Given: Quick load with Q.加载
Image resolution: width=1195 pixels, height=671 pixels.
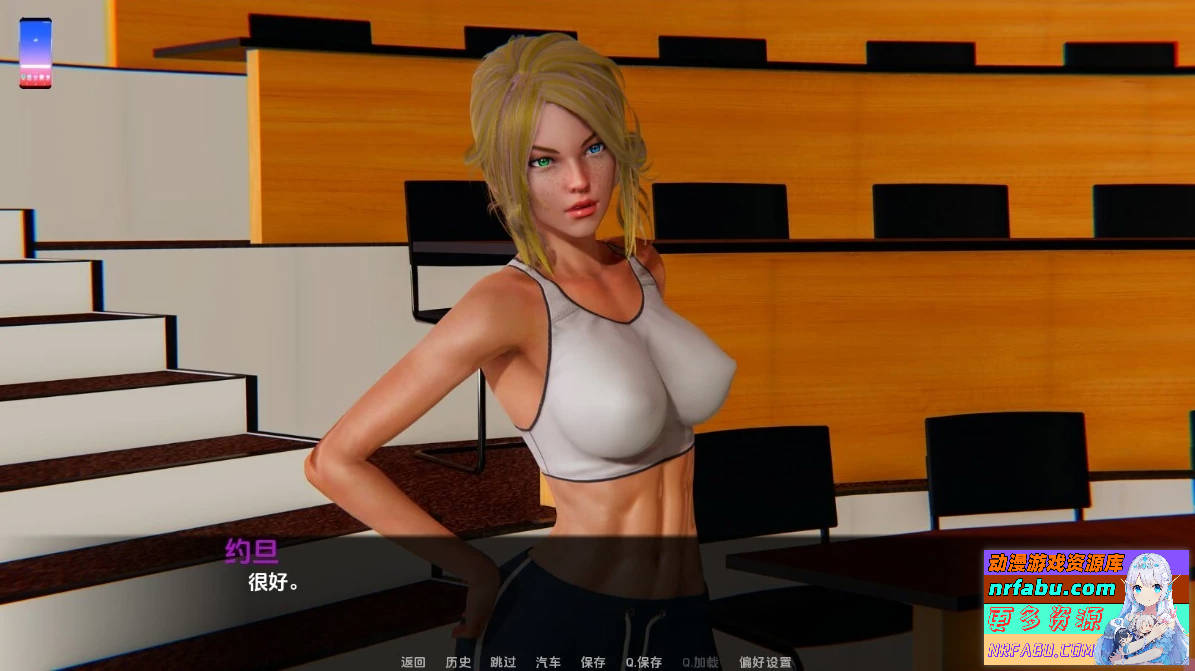Looking at the screenshot, I should 700,662.
